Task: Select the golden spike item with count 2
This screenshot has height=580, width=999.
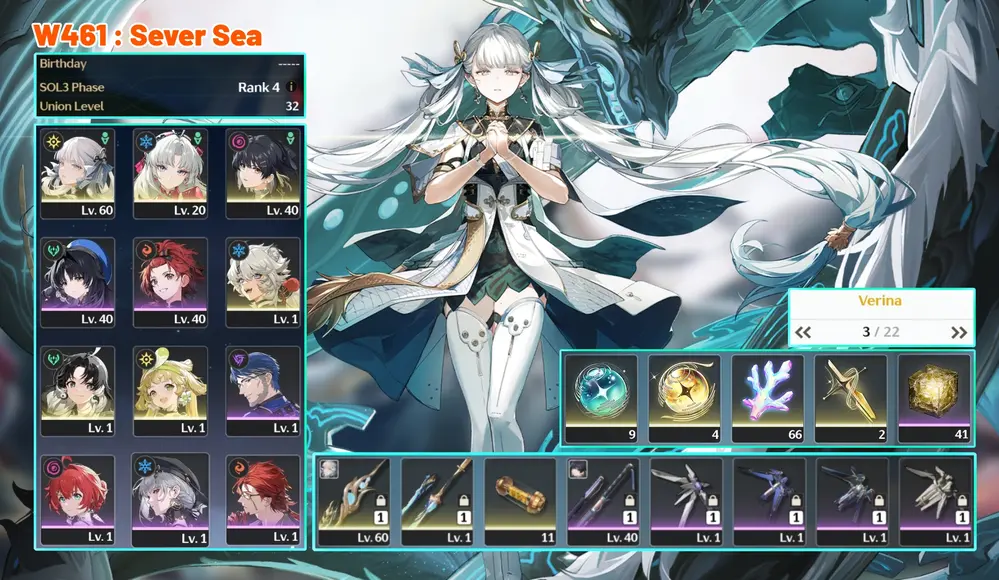Action: (851, 398)
